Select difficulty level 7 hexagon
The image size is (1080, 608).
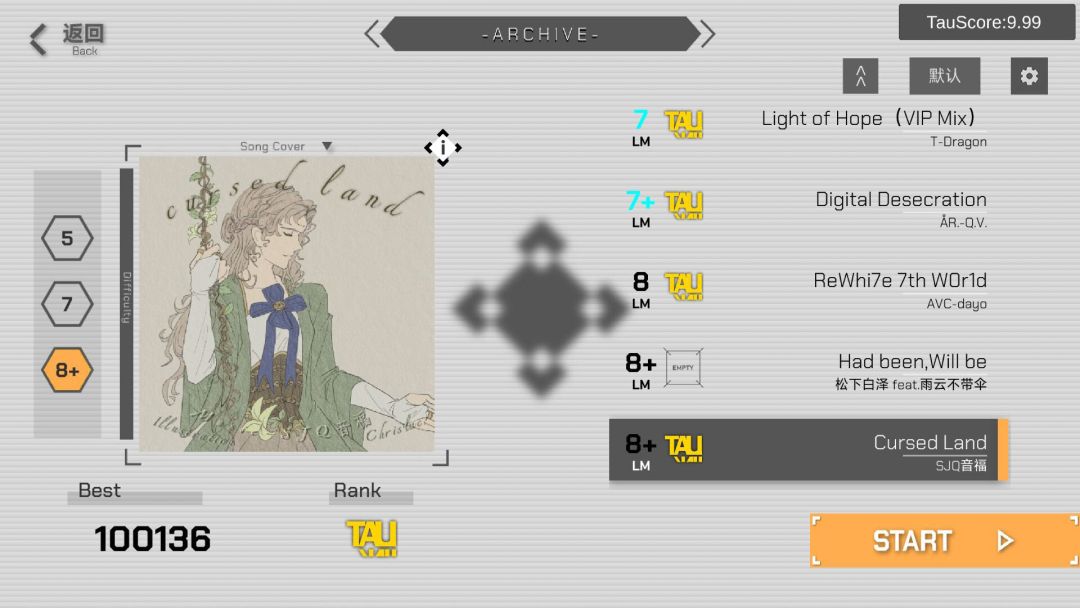(67, 304)
